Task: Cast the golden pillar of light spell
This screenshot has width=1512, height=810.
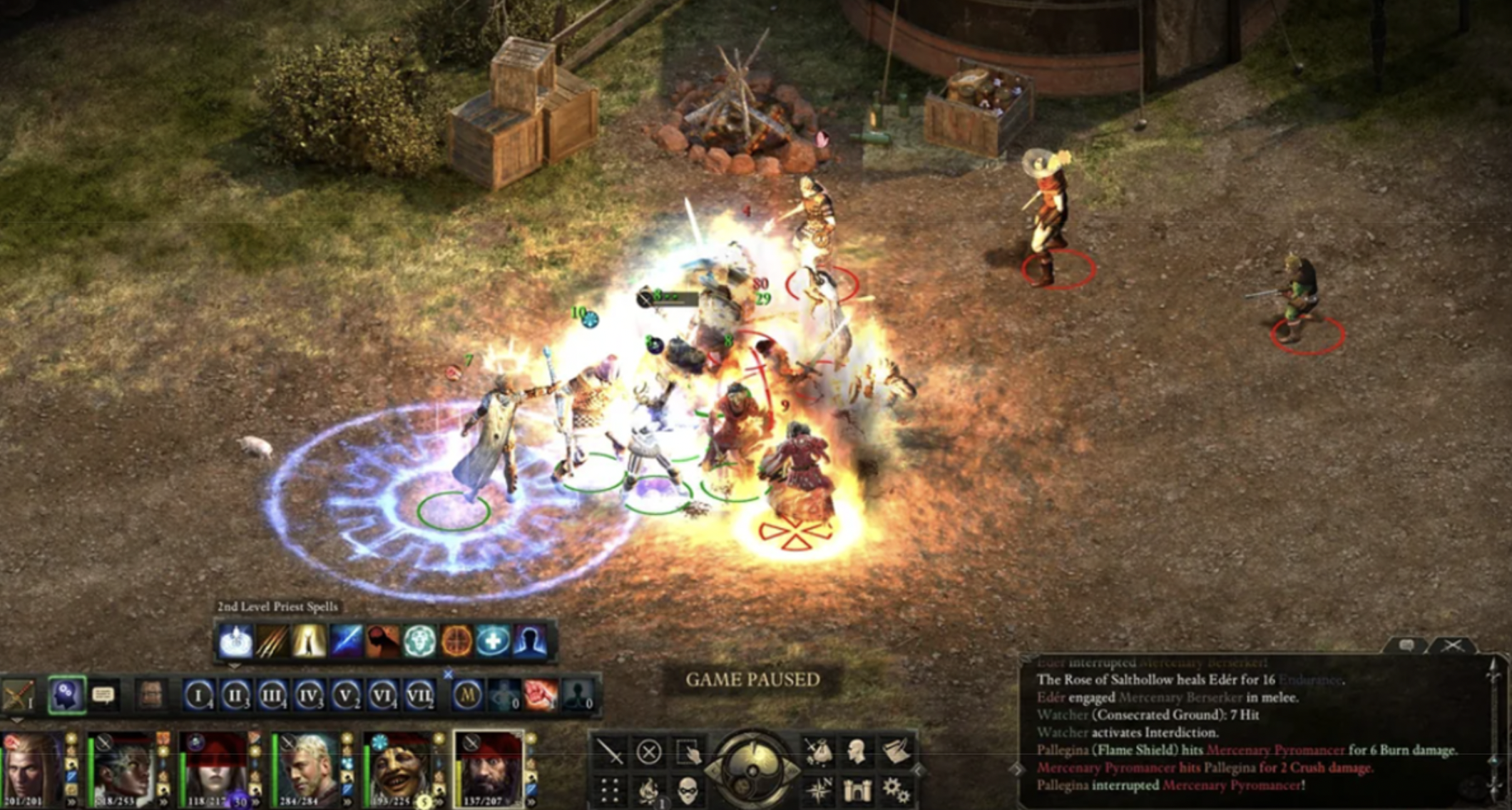Action: pyautogui.click(x=309, y=642)
